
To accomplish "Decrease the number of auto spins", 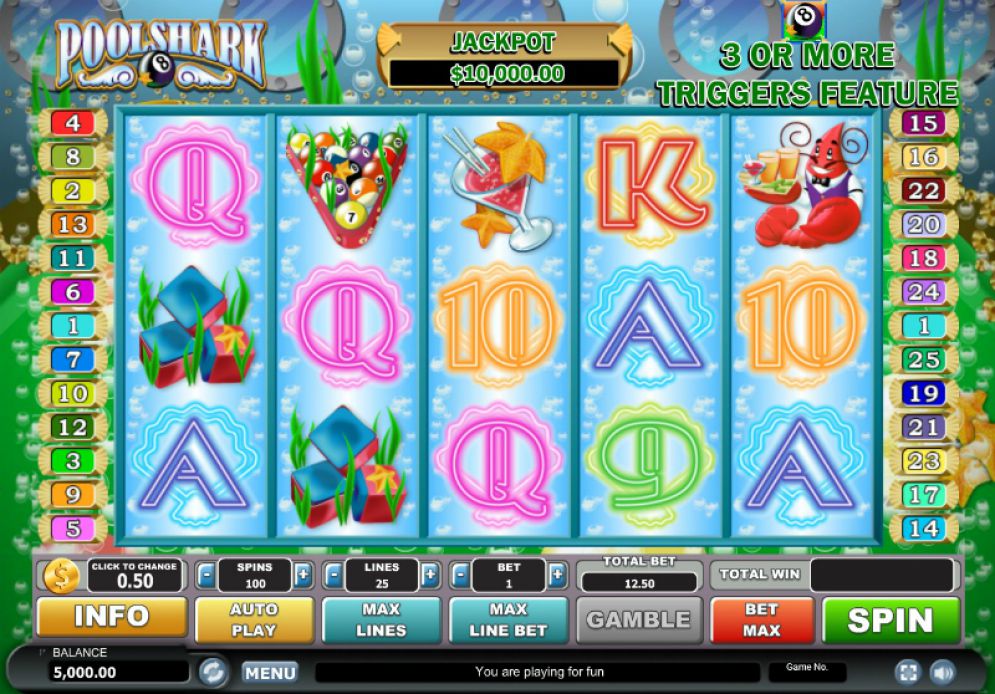I will pos(205,575).
